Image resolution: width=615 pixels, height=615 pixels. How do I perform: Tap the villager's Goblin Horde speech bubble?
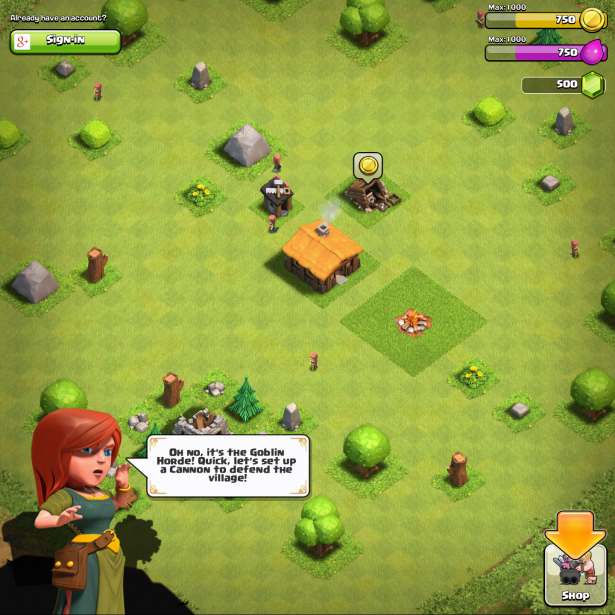(x=230, y=465)
